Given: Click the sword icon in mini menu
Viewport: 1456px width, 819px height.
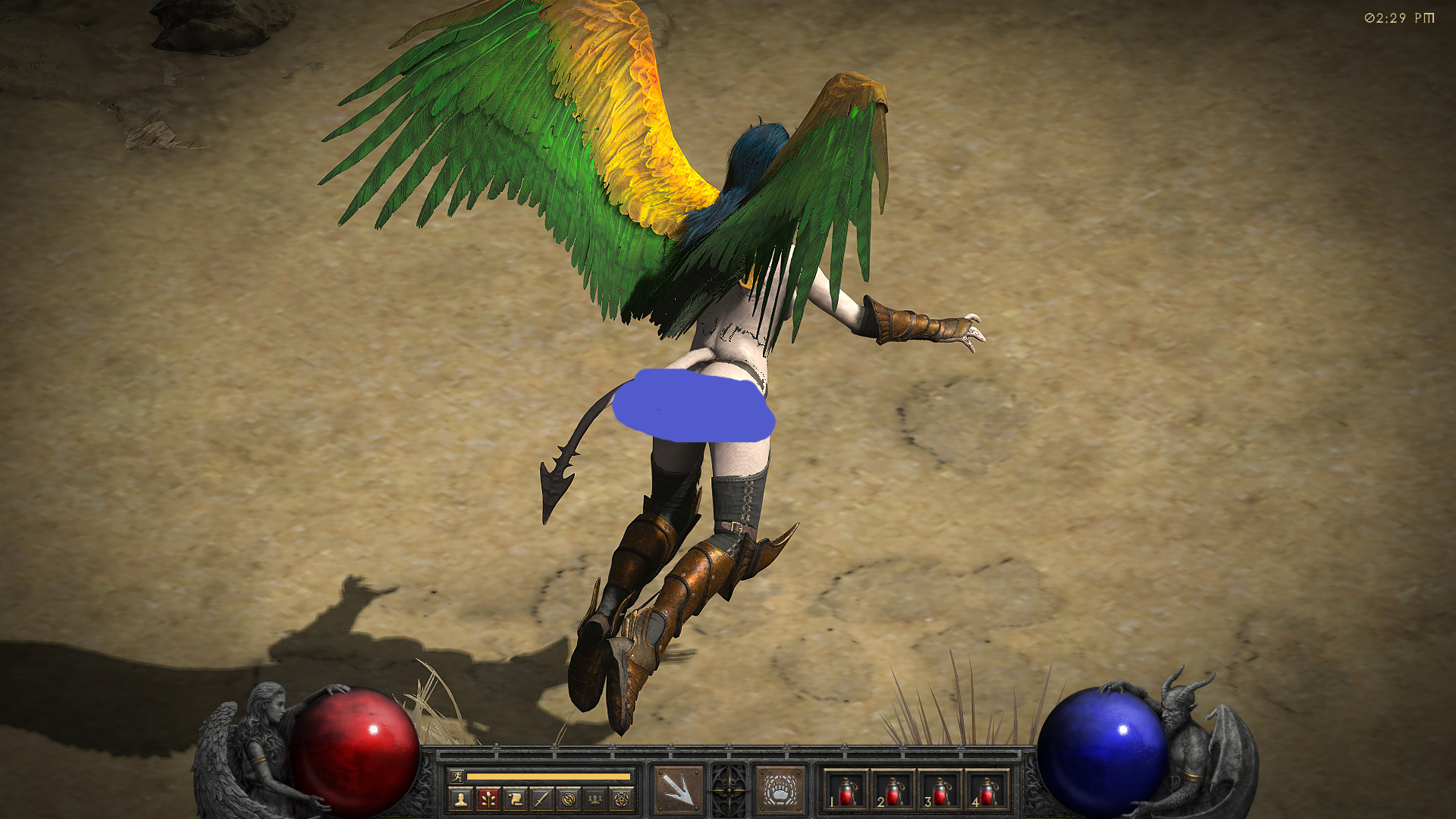Looking at the screenshot, I should pos(541,799).
